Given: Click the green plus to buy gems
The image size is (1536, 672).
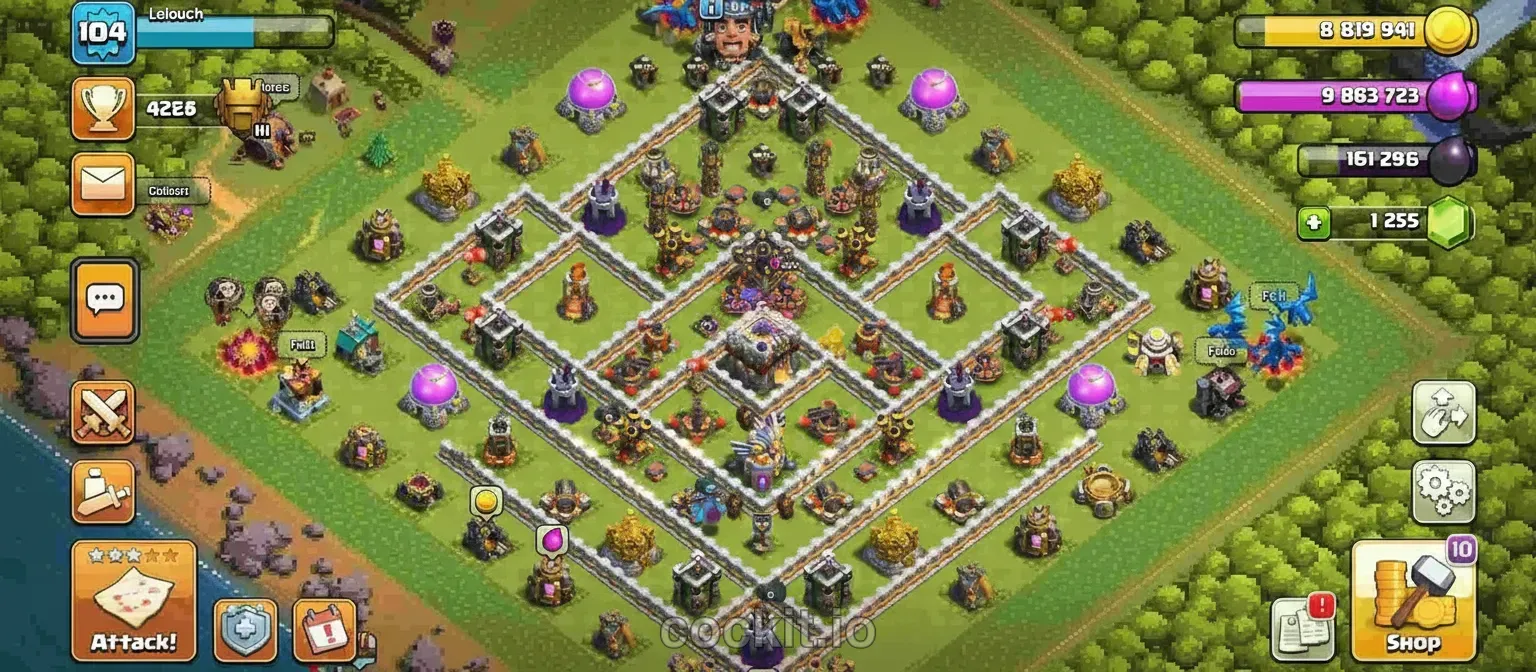Looking at the screenshot, I should 1314,222.
